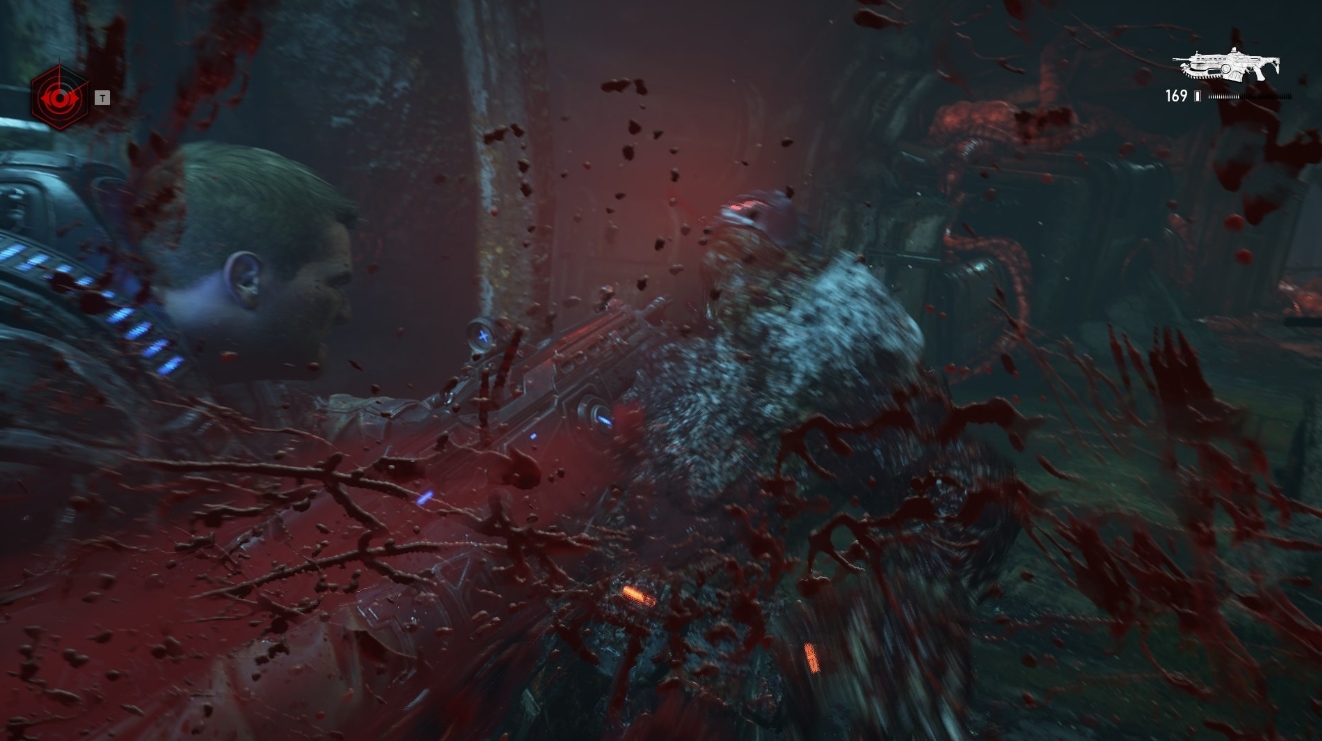The height and width of the screenshot is (741, 1322).
Task: Click the red targeting eye inside the hexagon marker
Action: point(60,98)
